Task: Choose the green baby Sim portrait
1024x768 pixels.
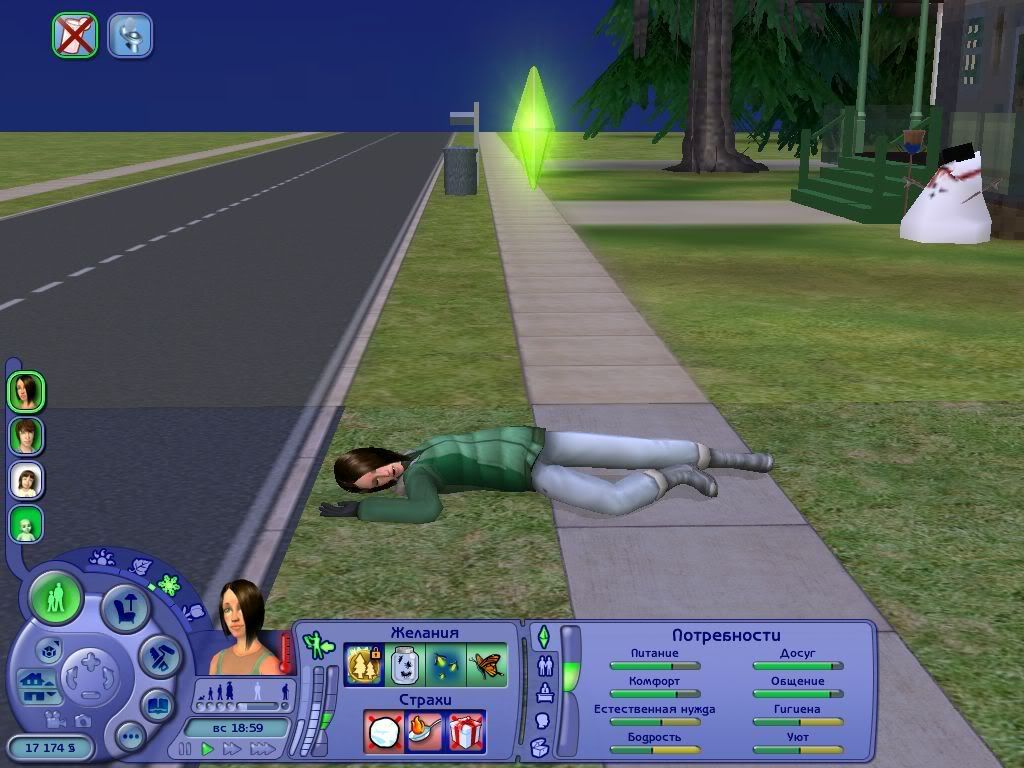Action: tap(27, 523)
